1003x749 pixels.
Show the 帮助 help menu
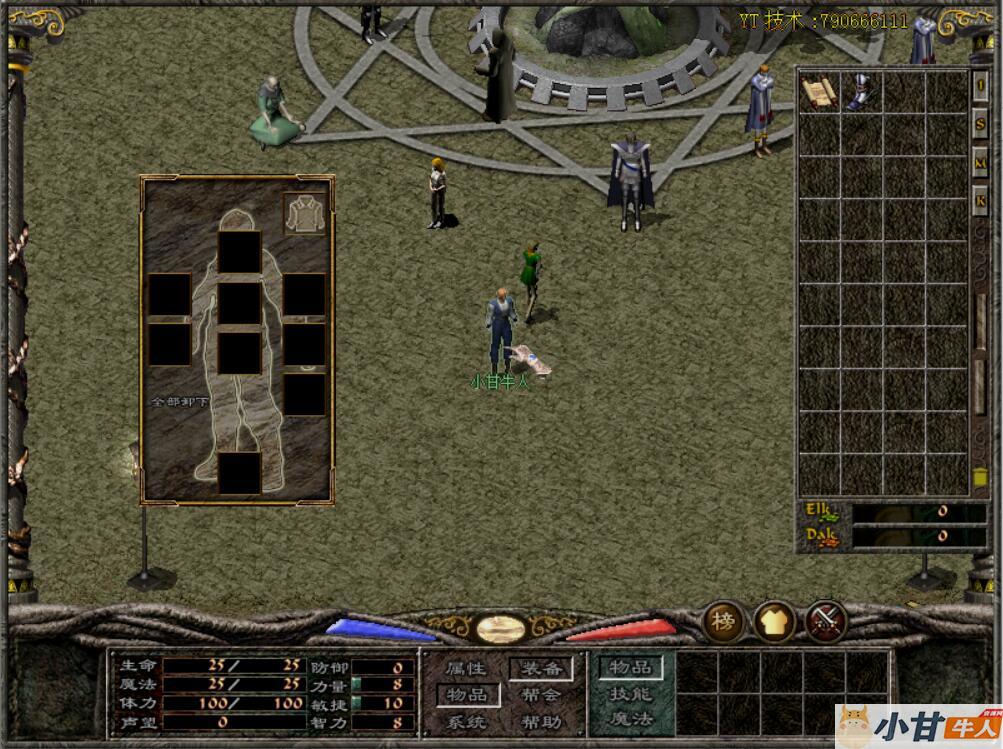click(541, 722)
